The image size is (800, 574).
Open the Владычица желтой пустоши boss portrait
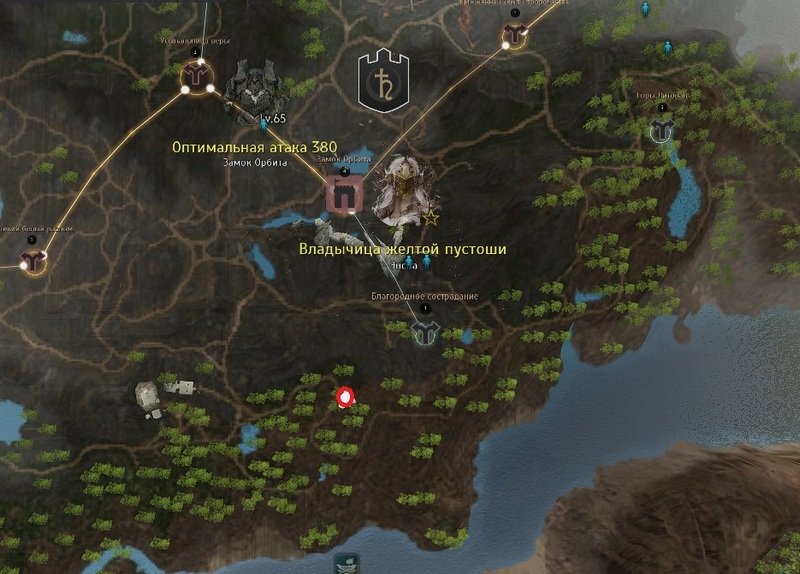pyautogui.click(x=401, y=188)
